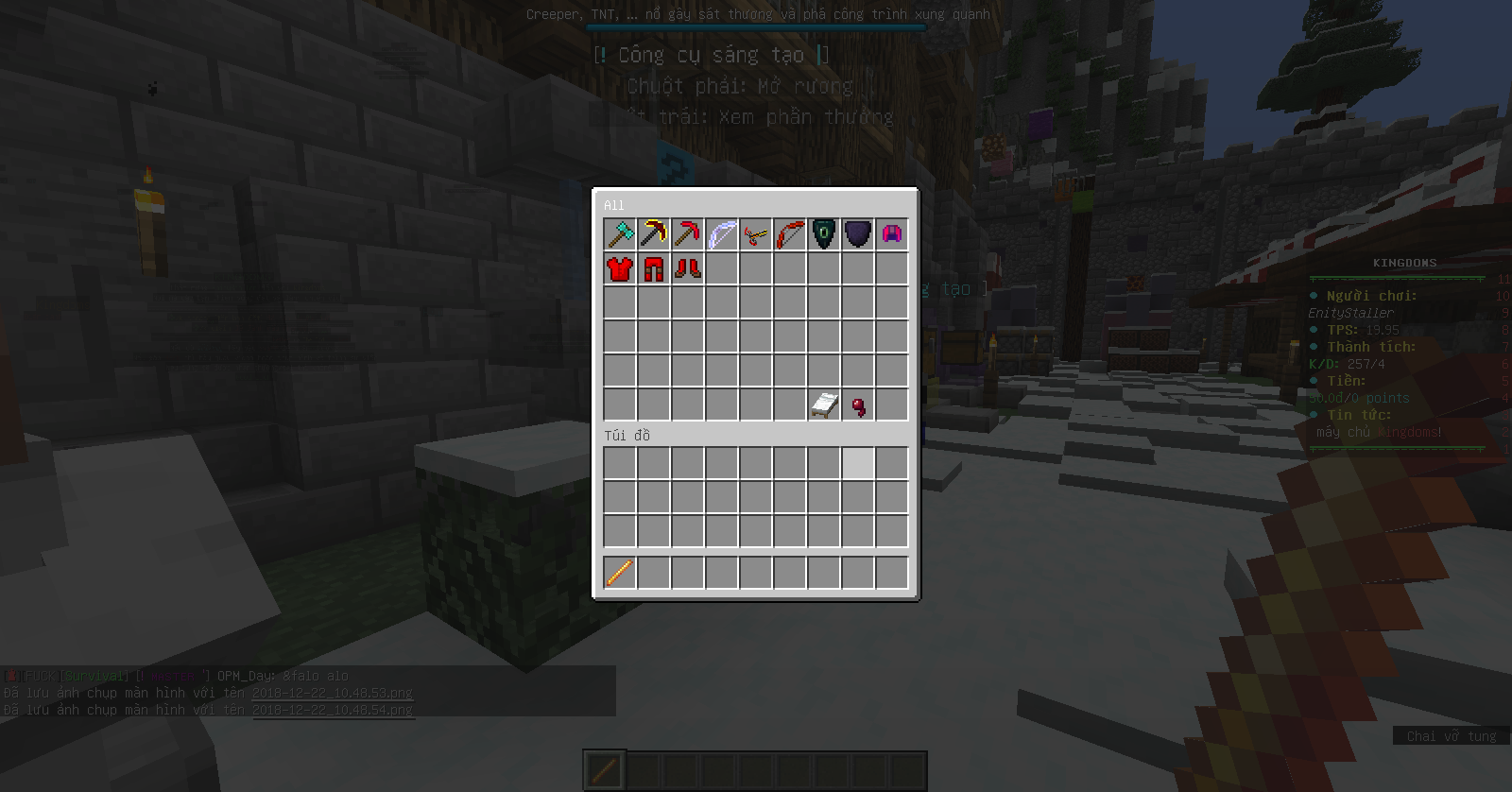Click the dark shield with green eye
This screenshot has width=1512, height=792.
tap(825, 233)
